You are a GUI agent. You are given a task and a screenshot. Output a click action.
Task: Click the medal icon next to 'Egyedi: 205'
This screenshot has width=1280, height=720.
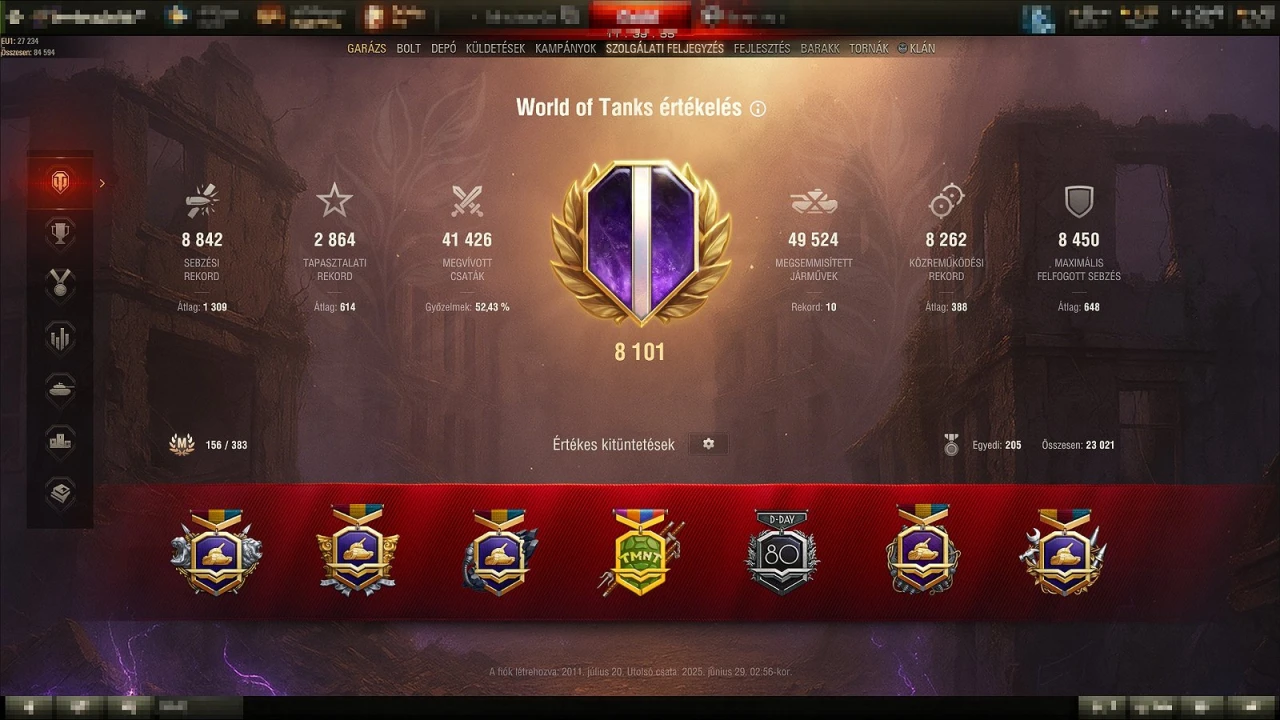[951, 444]
